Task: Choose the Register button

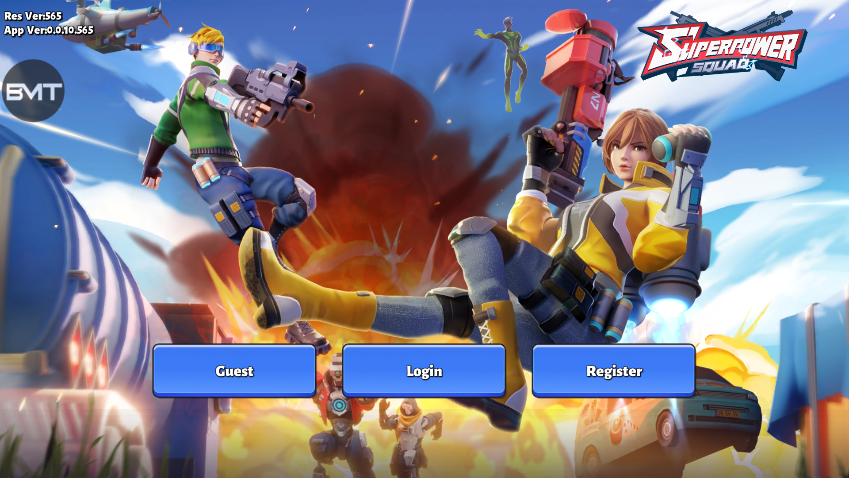Action: pos(613,371)
